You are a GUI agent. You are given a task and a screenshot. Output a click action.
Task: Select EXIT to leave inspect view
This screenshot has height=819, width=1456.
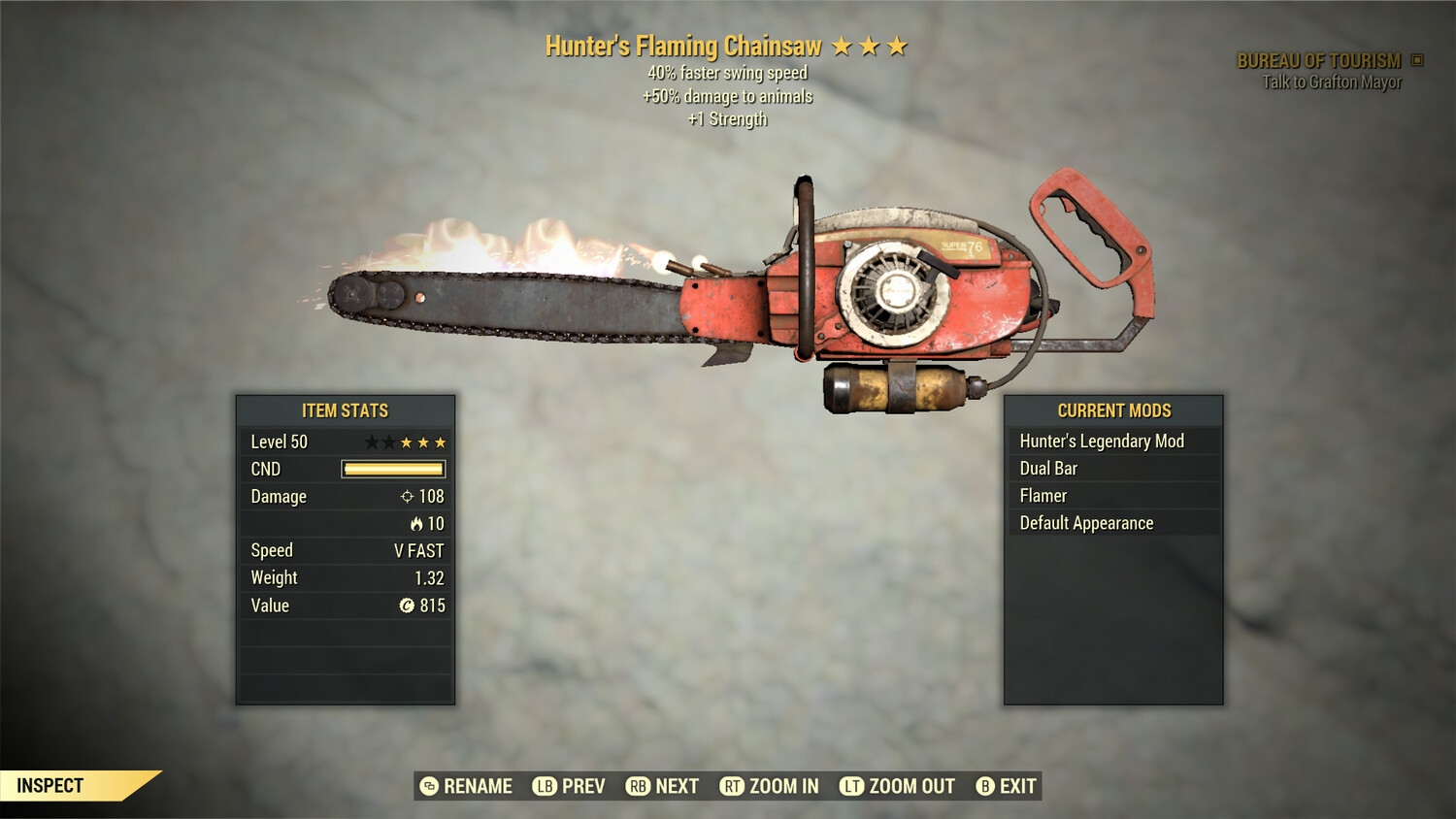(1016, 786)
